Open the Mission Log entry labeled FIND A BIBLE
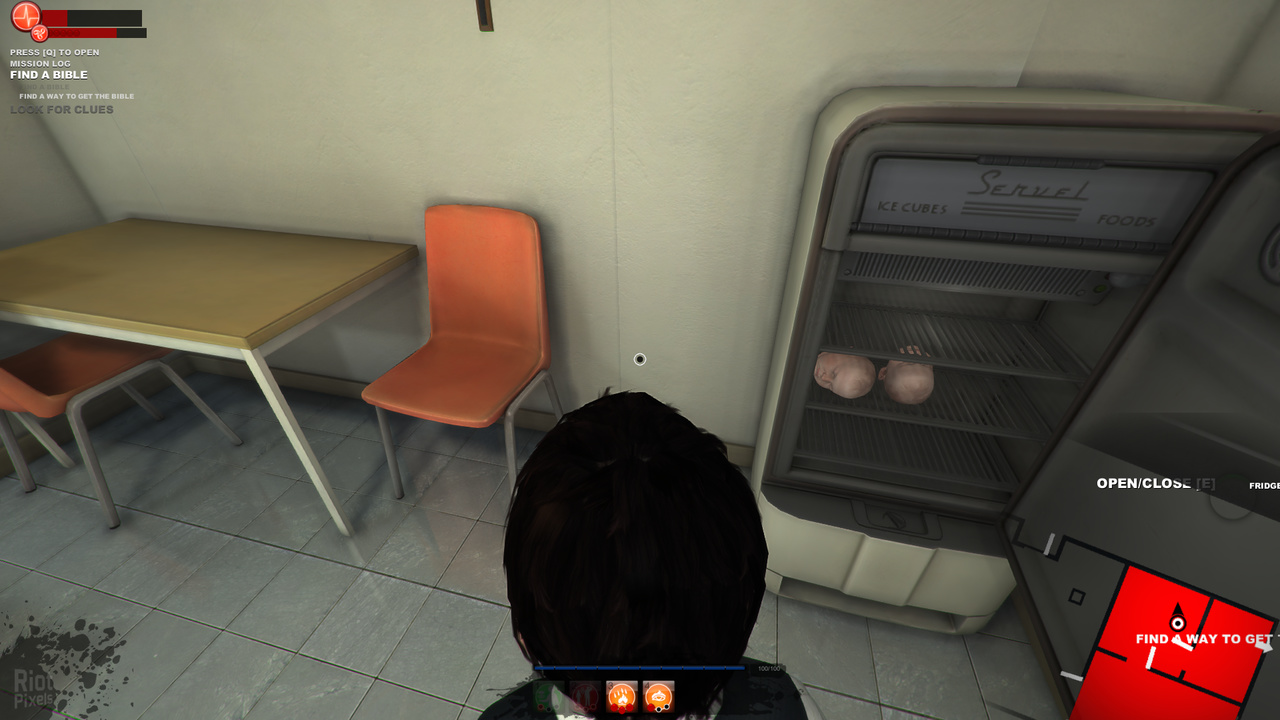Screen dimensions: 1280x720 (x=48, y=74)
